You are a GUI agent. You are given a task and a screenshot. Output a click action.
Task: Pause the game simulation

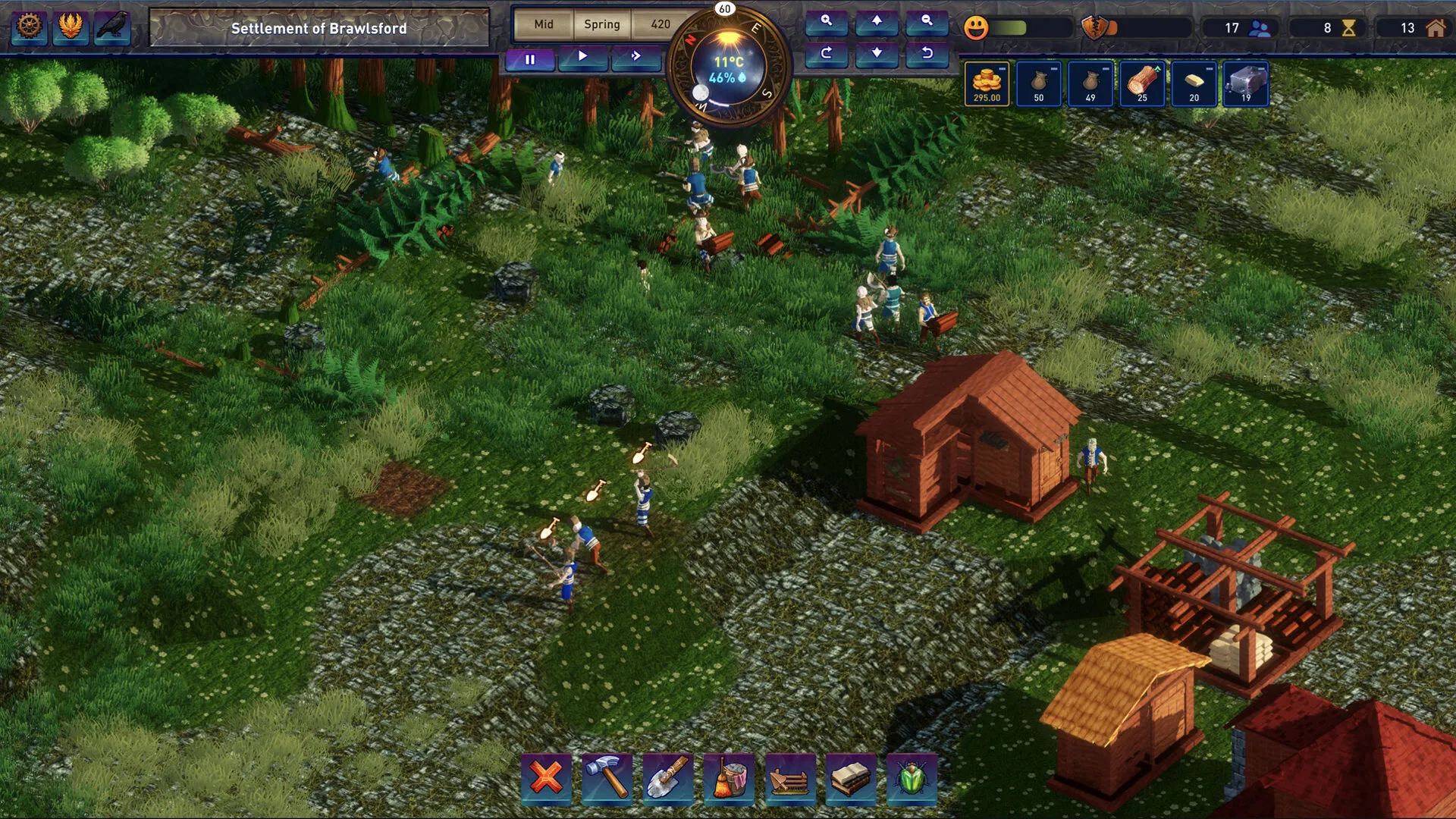tap(530, 58)
